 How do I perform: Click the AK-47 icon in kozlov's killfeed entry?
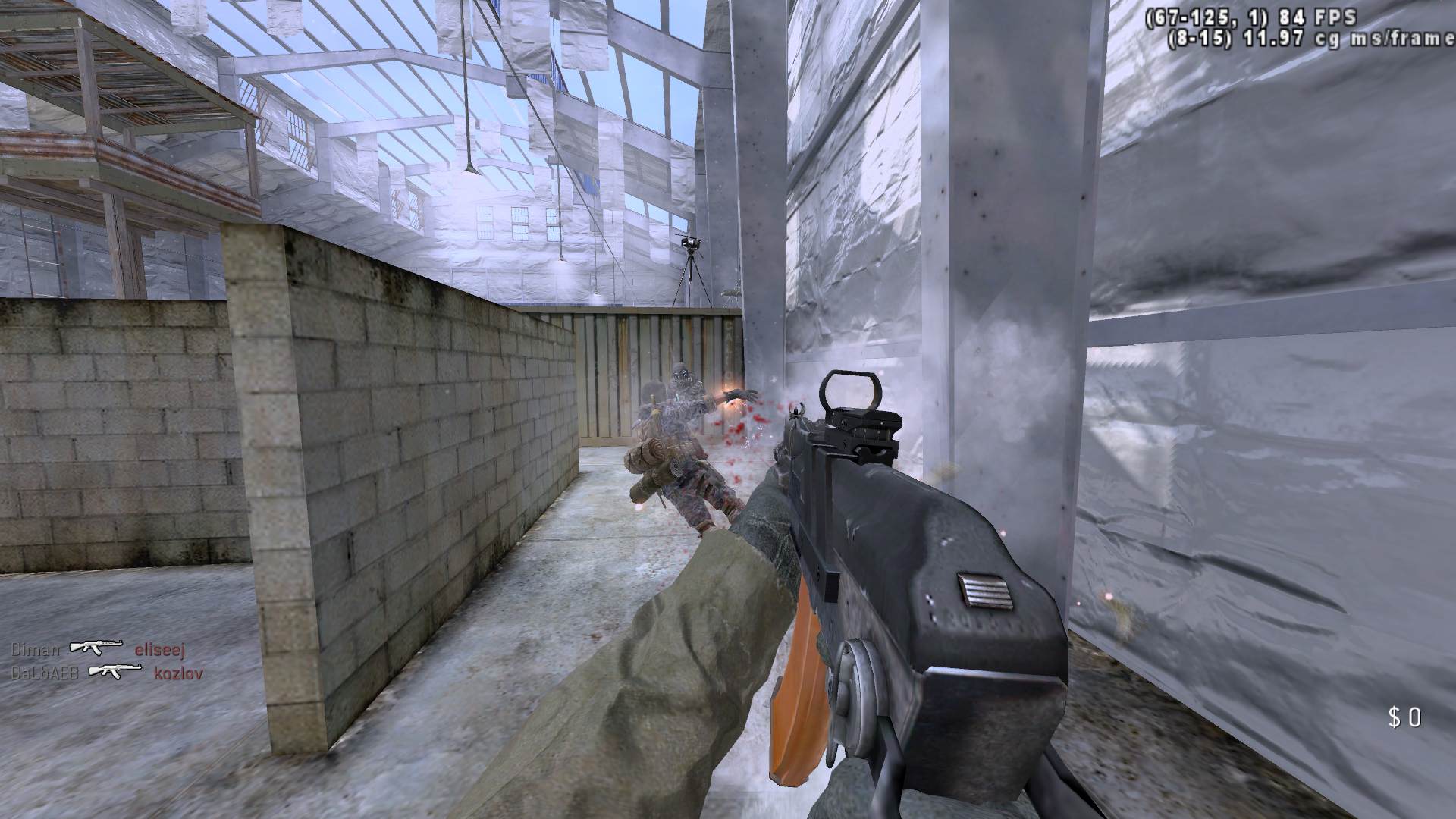click(x=115, y=670)
